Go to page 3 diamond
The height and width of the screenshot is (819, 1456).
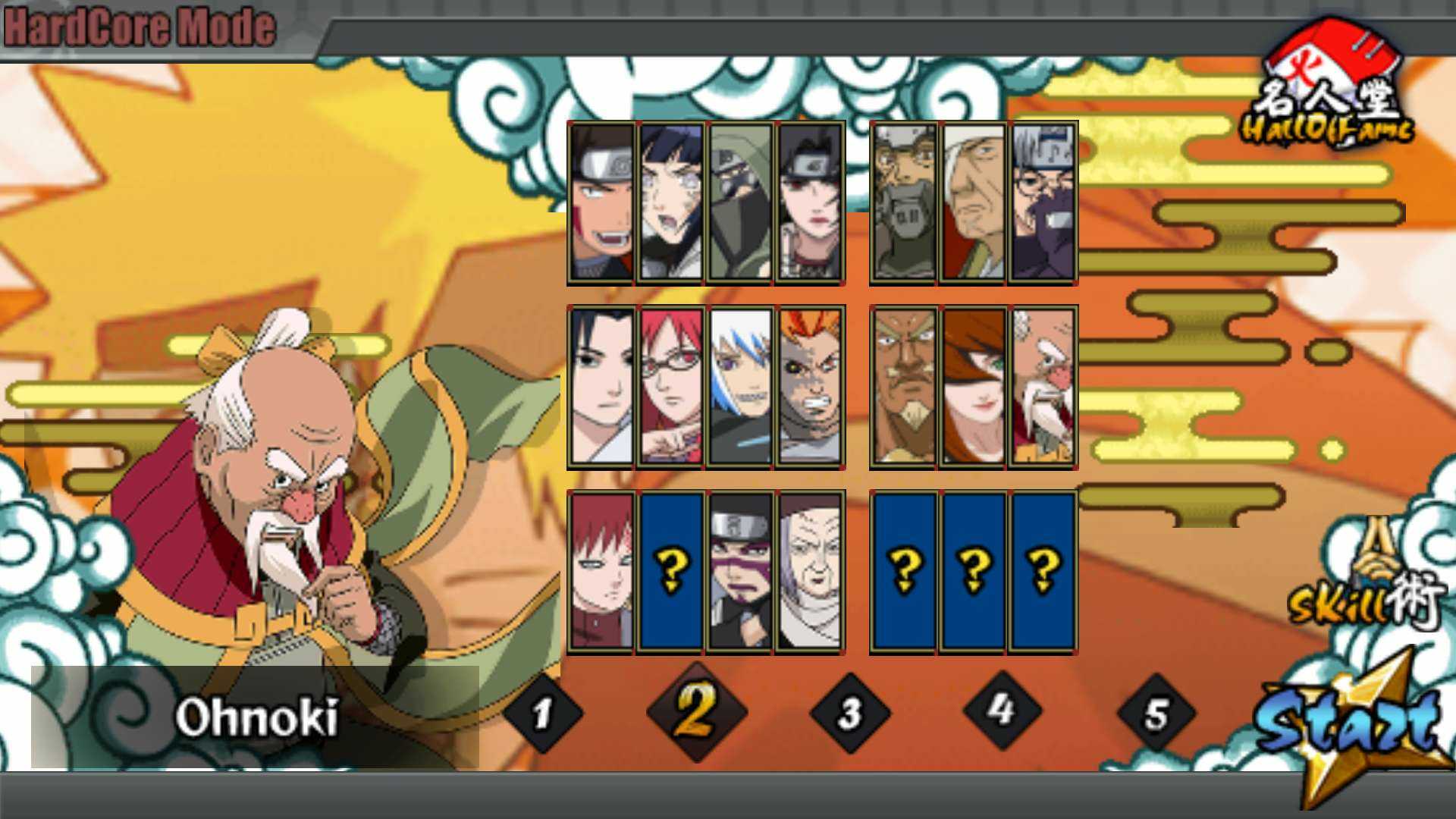pyautogui.click(x=849, y=713)
